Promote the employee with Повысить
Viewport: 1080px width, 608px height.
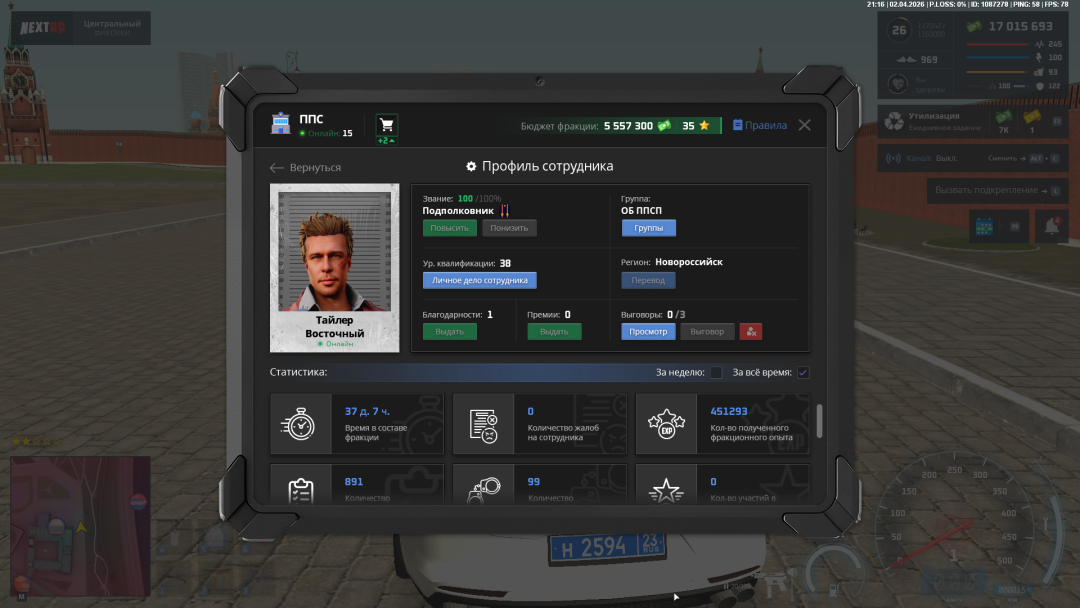pos(449,228)
